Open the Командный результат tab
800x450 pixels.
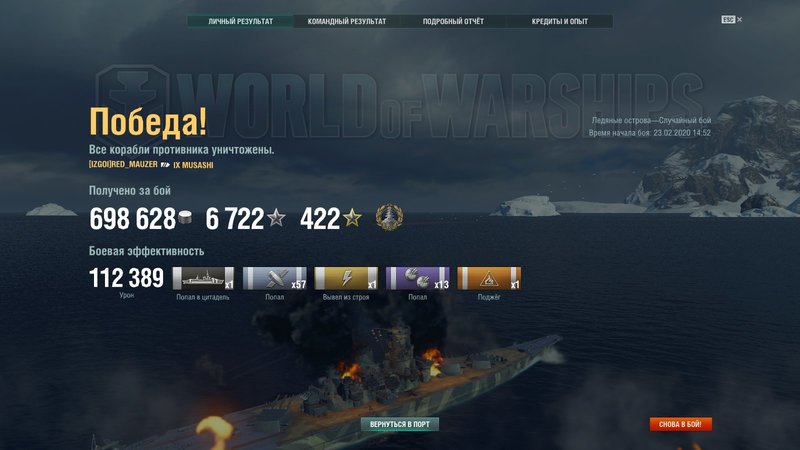click(346, 21)
